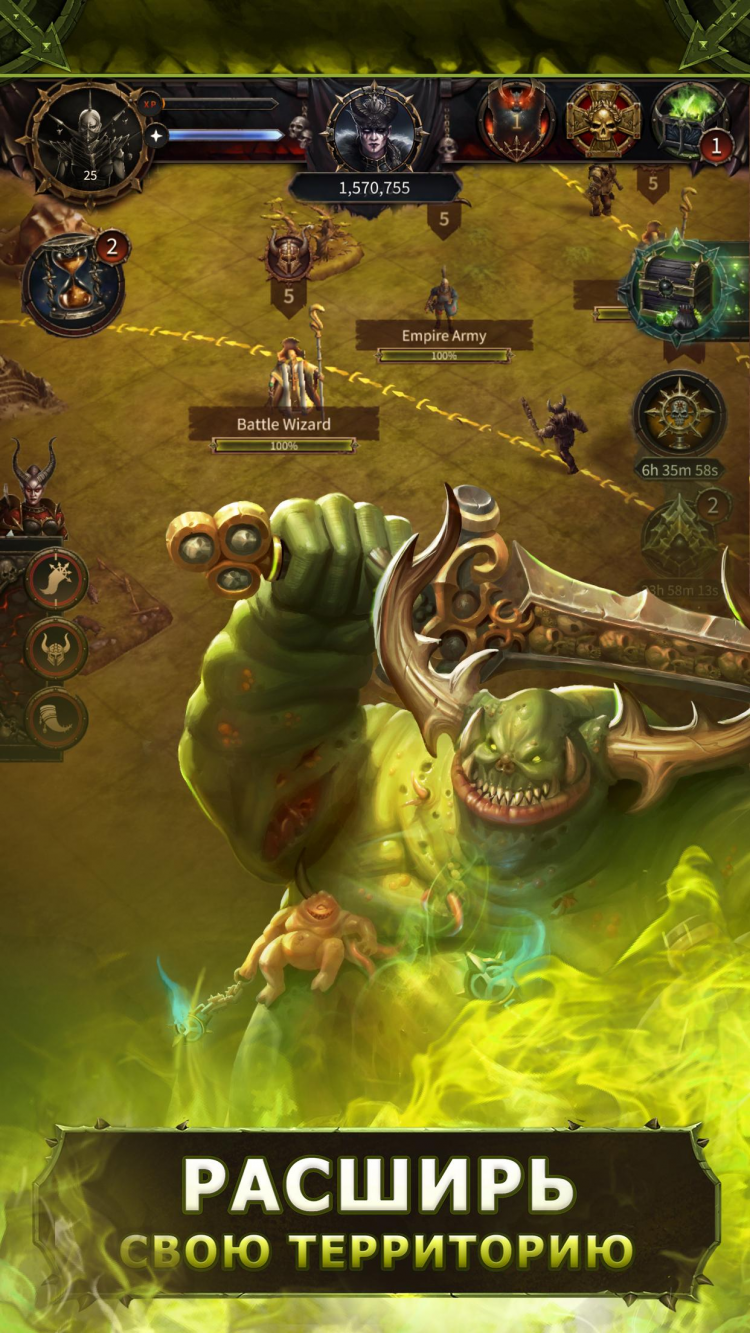Open the golden skull cross emblem
Screen dimensions: 750x1333
[603, 120]
